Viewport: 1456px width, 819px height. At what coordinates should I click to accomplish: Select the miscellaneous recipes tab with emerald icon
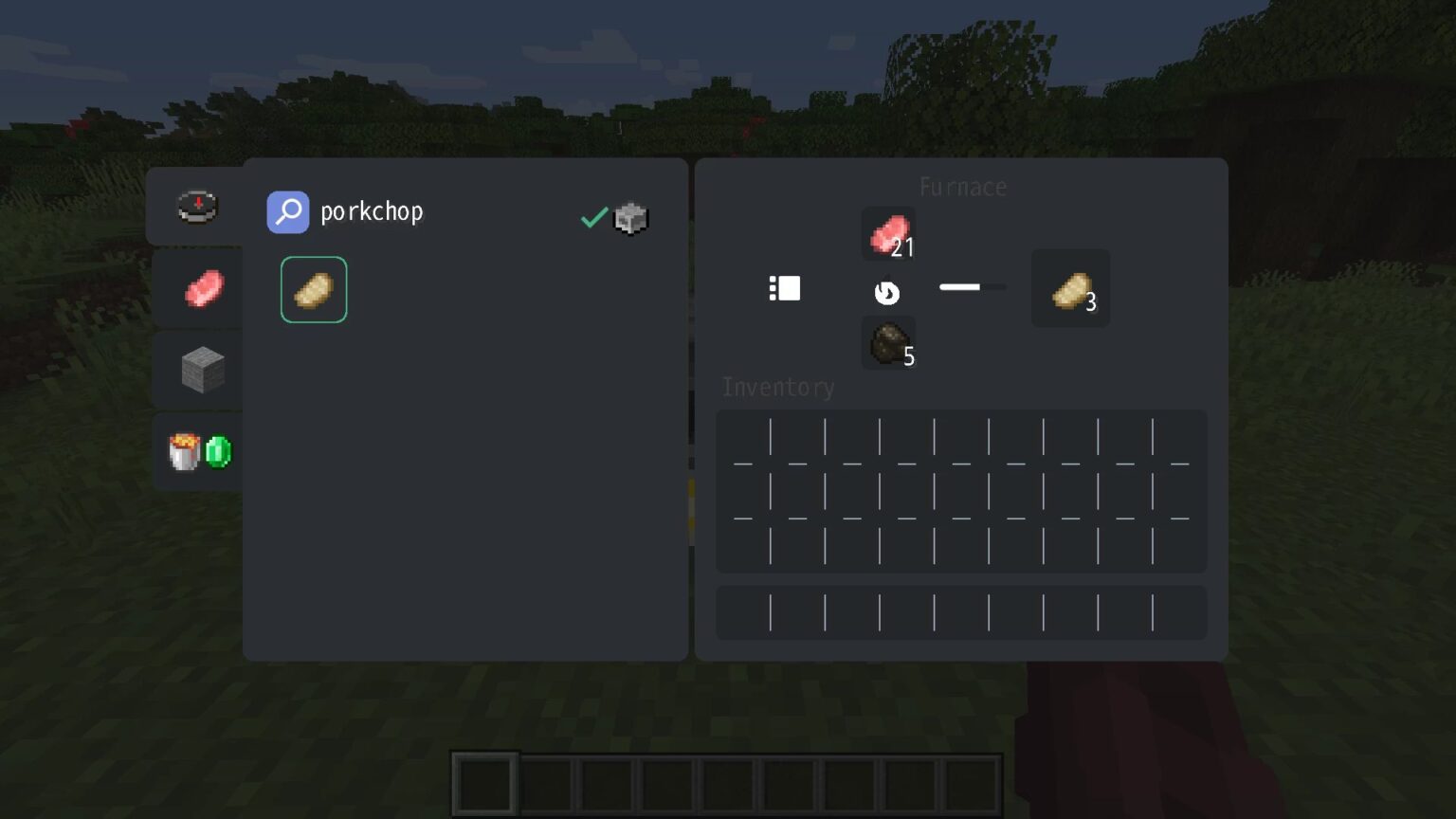coord(197,451)
